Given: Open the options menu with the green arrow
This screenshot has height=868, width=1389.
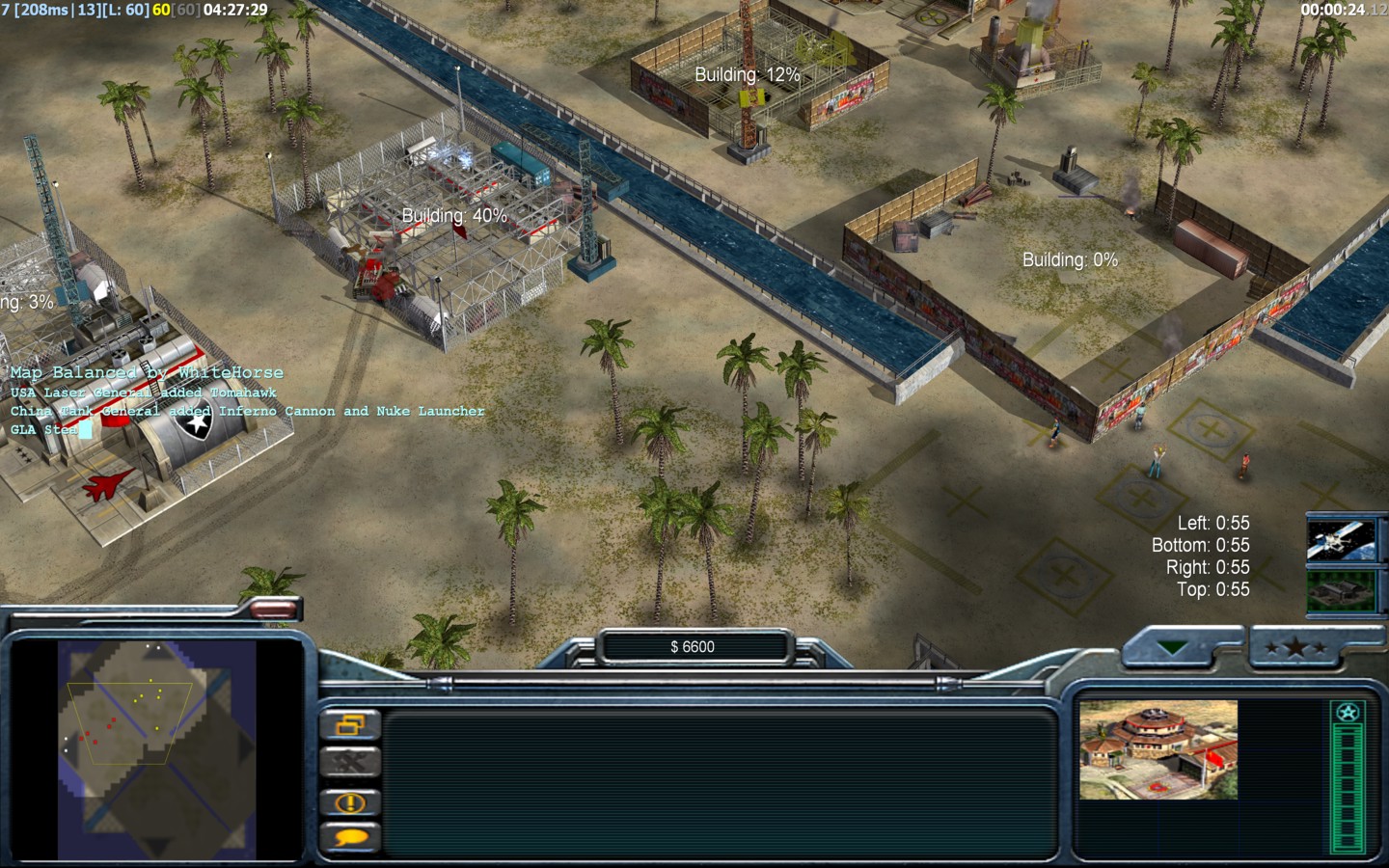Looking at the screenshot, I should pyautogui.click(x=1175, y=648).
